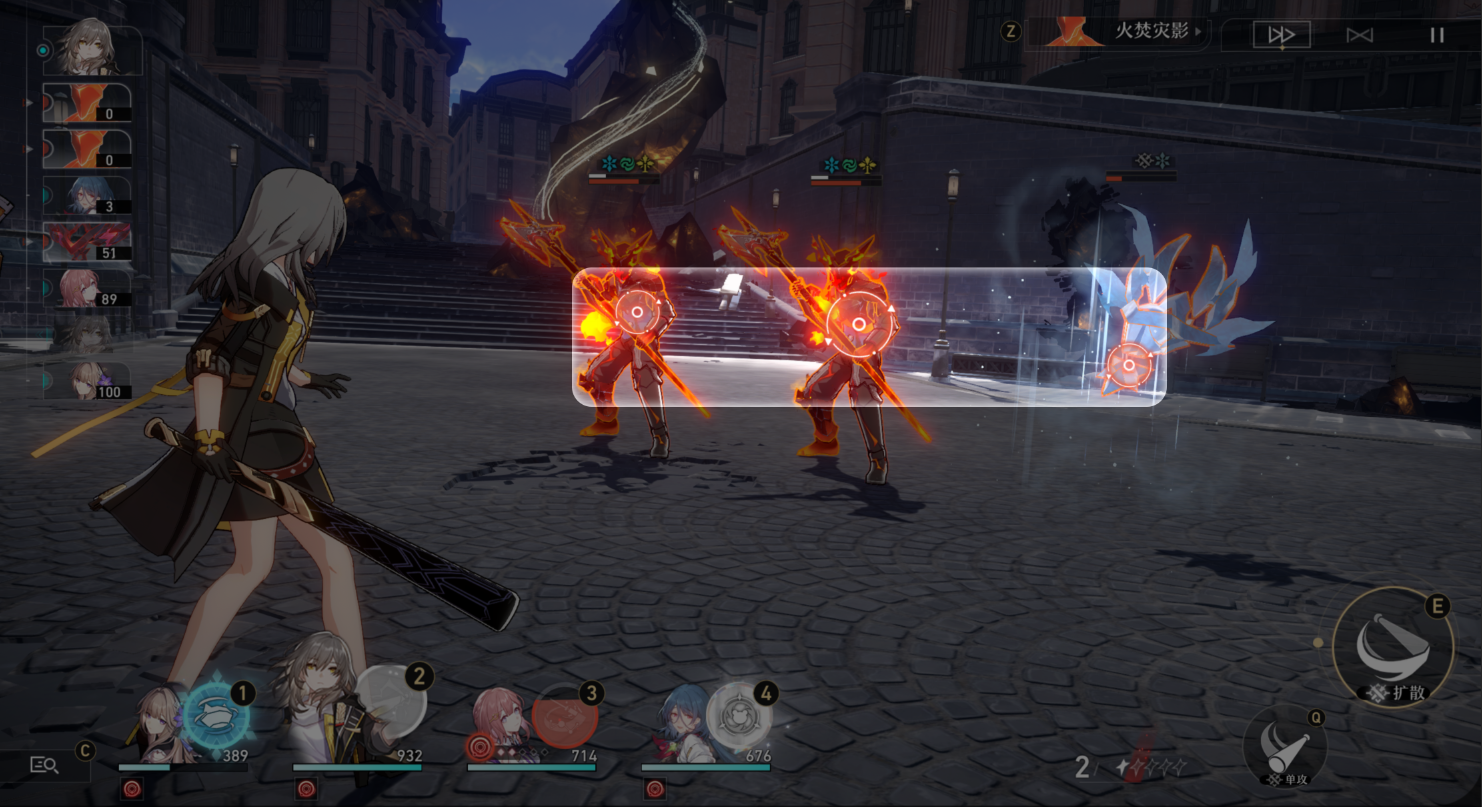Select turn-order portrait with action value 51

tap(87, 243)
